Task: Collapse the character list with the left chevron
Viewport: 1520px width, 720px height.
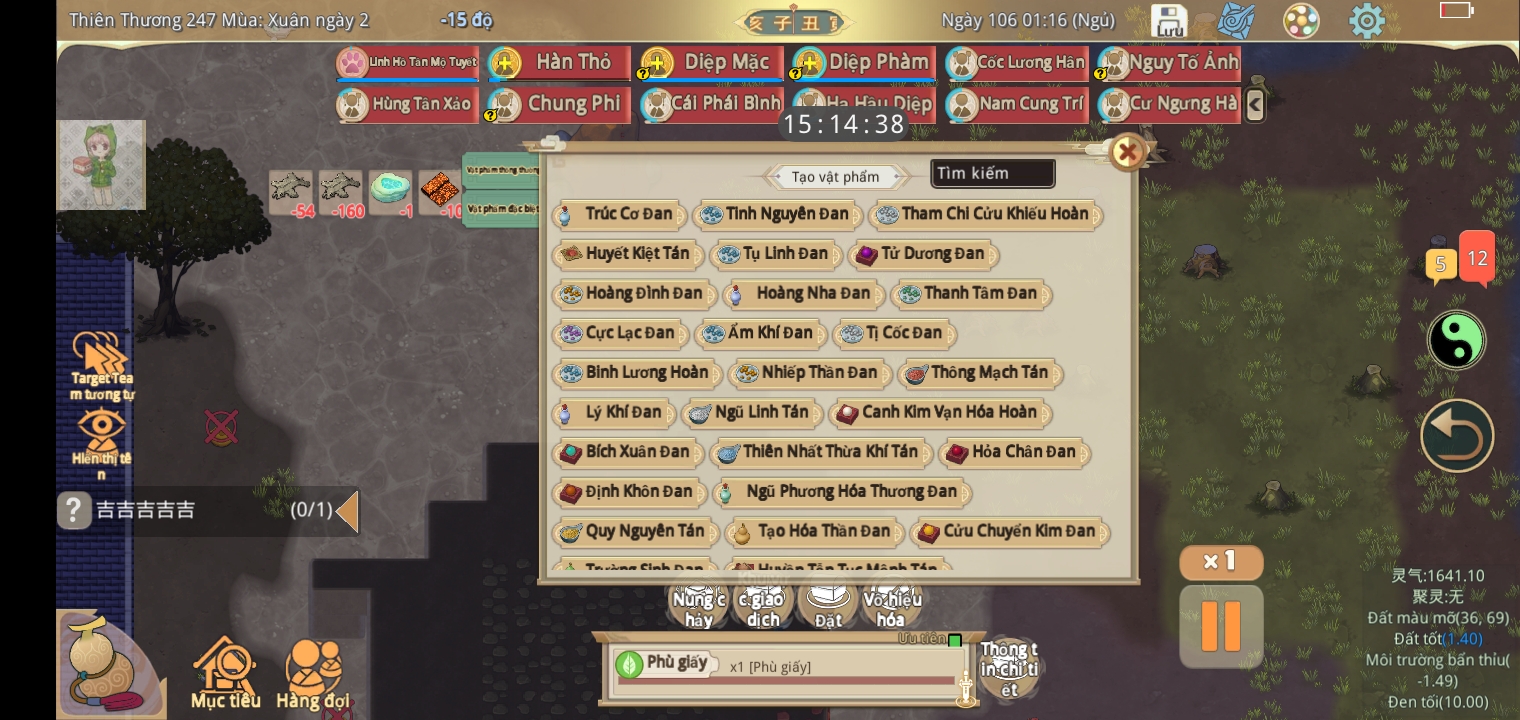Action: point(1256,104)
